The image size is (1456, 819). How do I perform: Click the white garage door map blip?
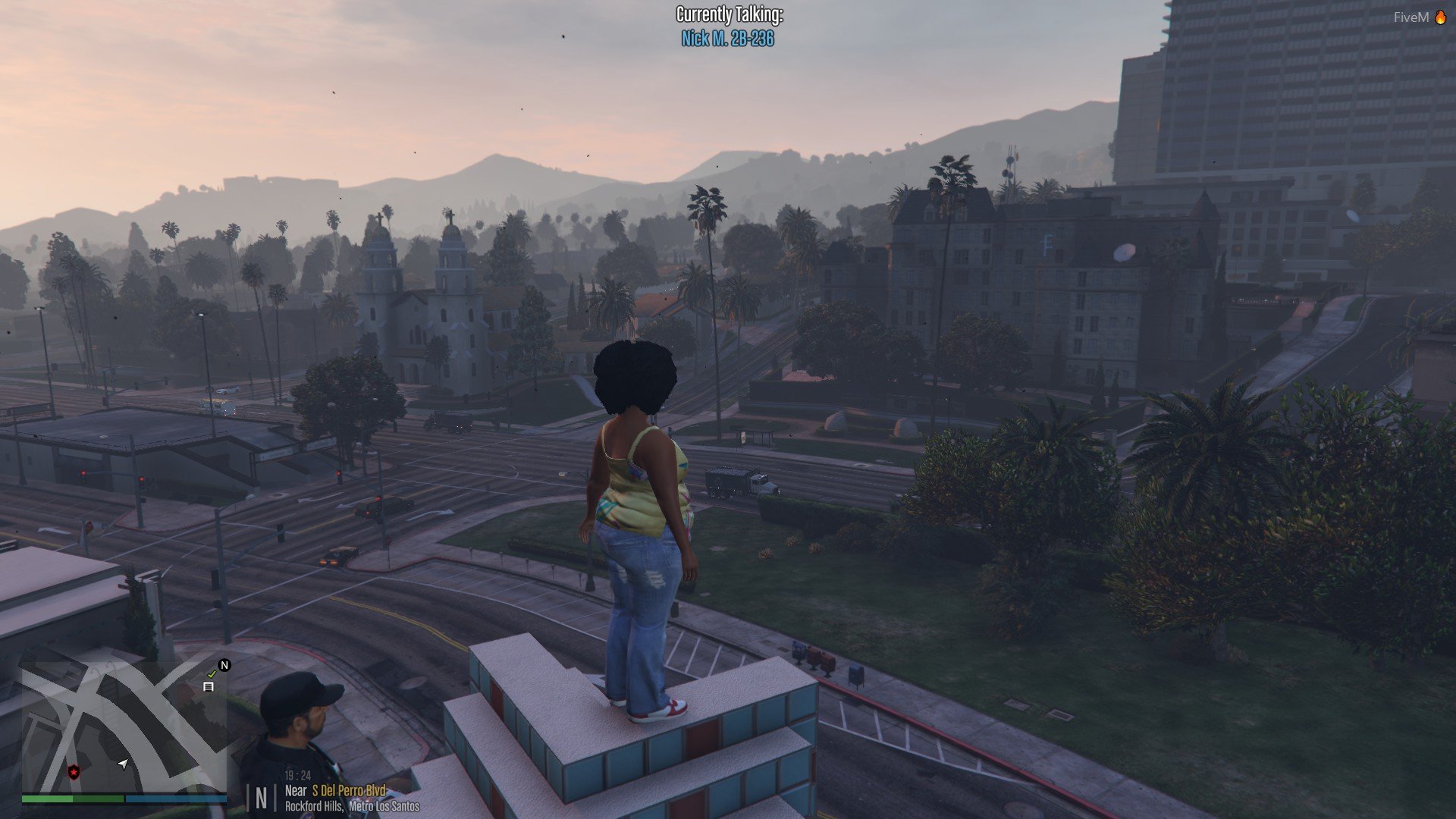(208, 687)
